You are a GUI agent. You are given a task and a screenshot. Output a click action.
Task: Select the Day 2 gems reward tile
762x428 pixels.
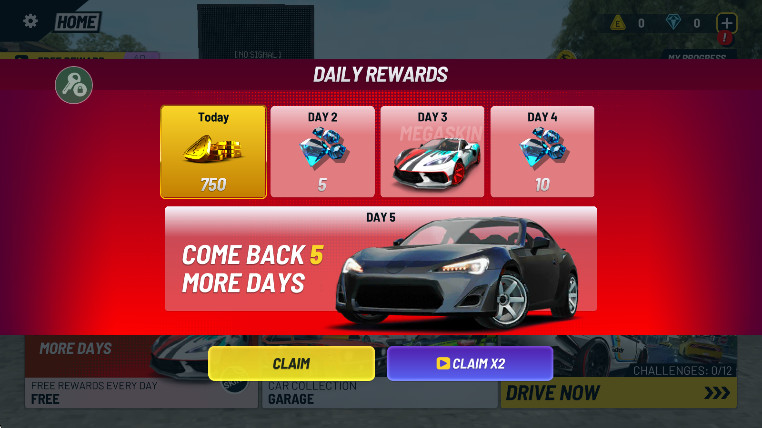coord(322,152)
